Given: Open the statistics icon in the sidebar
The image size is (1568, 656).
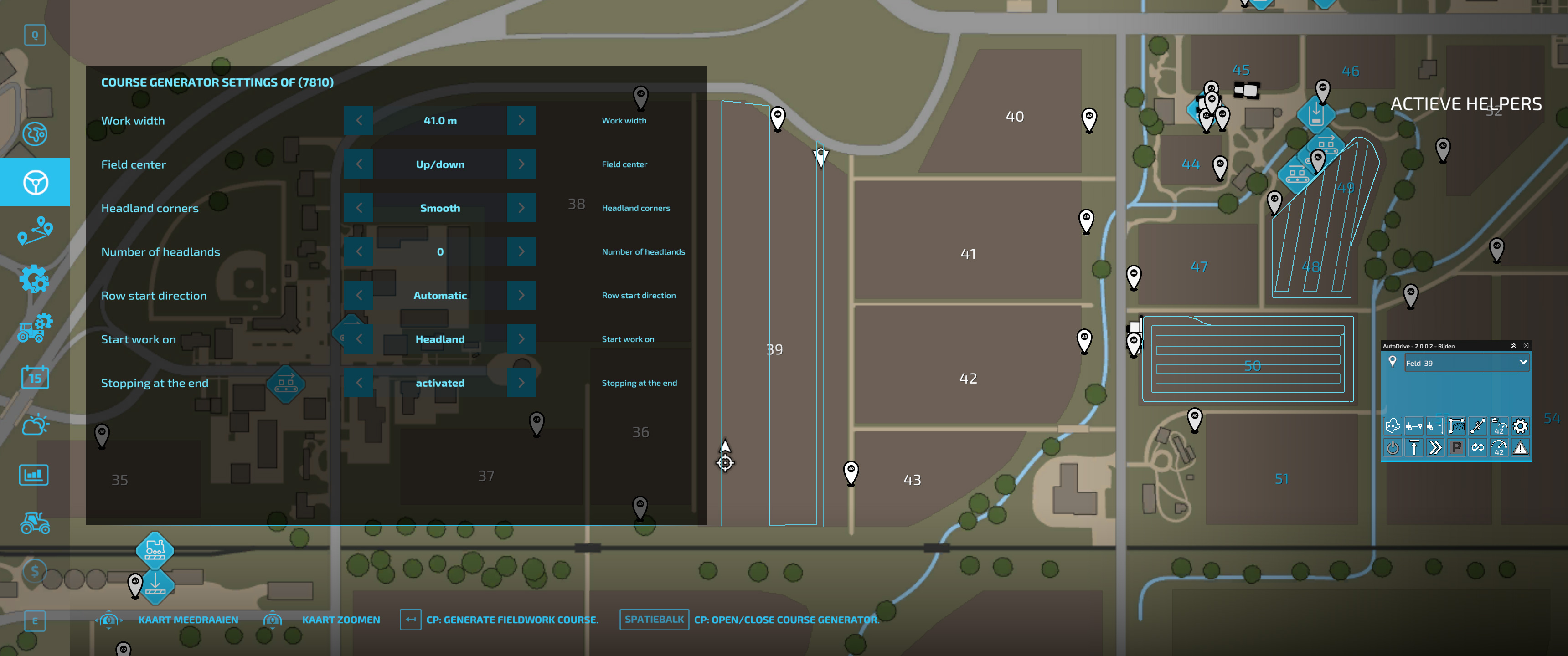Looking at the screenshot, I should [35, 475].
